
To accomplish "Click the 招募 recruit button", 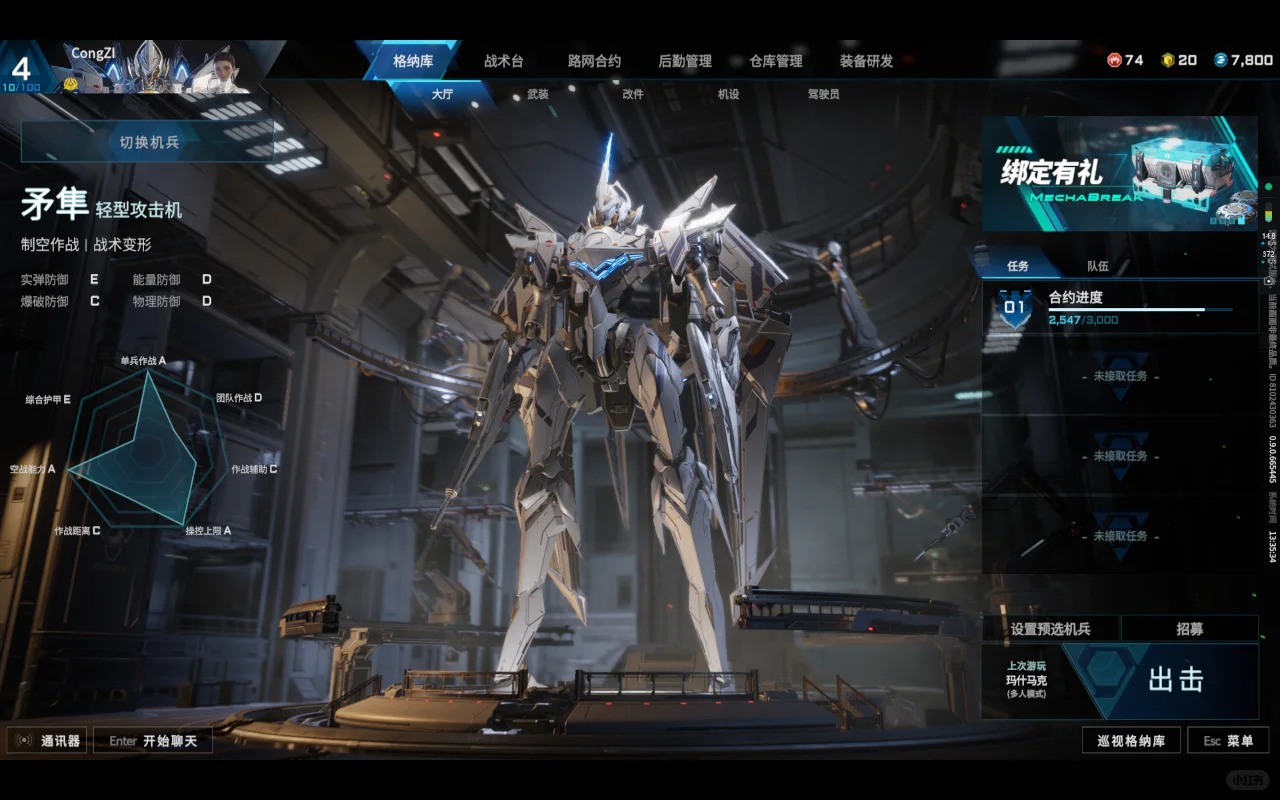I will click(1189, 629).
